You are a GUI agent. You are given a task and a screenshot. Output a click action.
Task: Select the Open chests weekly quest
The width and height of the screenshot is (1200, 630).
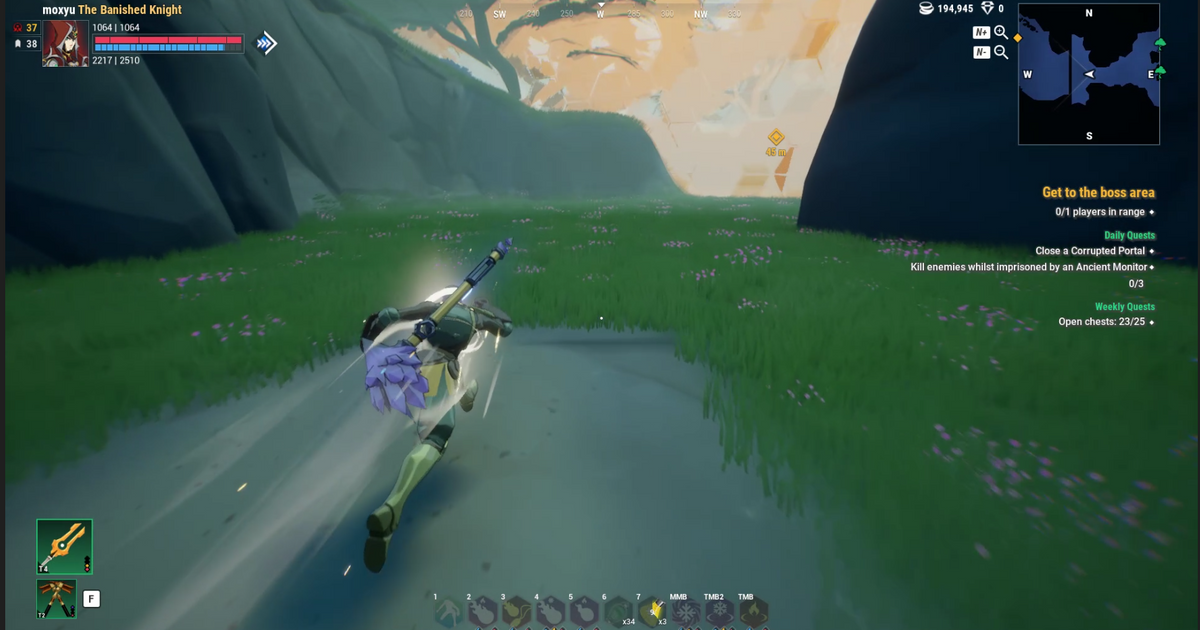tap(1101, 322)
